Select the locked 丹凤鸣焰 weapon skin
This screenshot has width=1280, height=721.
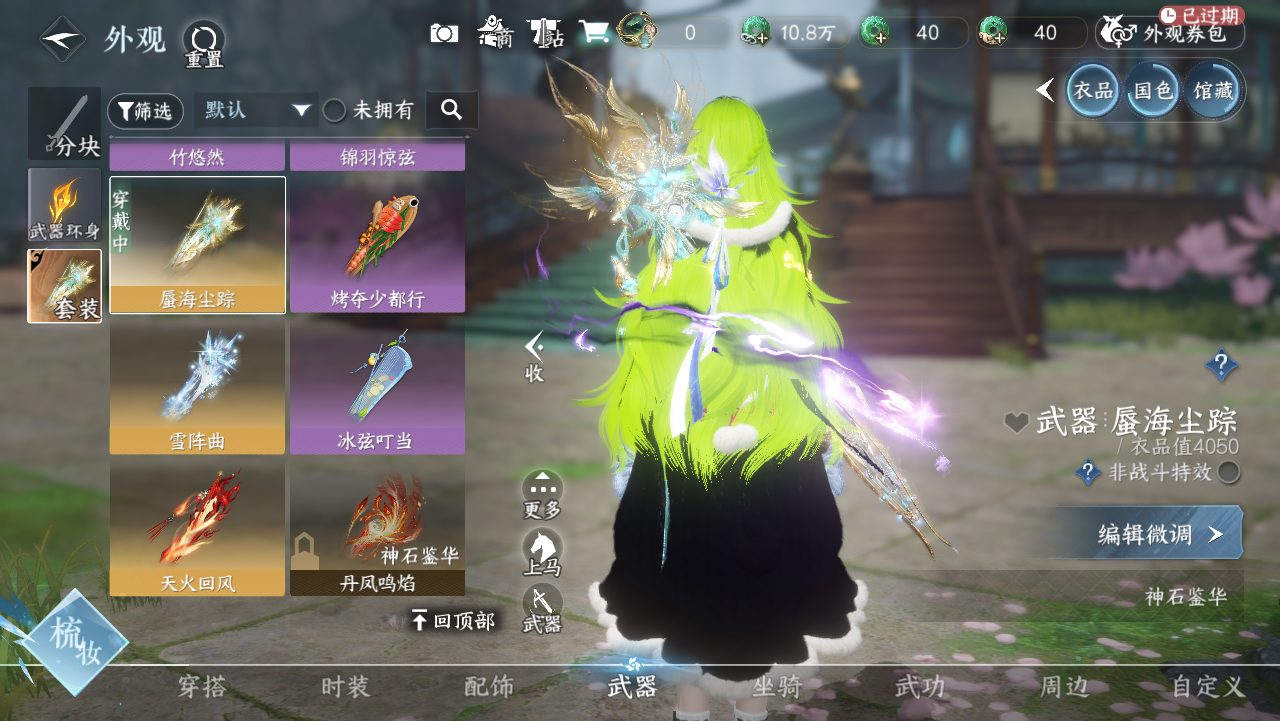pyautogui.click(x=377, y=530)
